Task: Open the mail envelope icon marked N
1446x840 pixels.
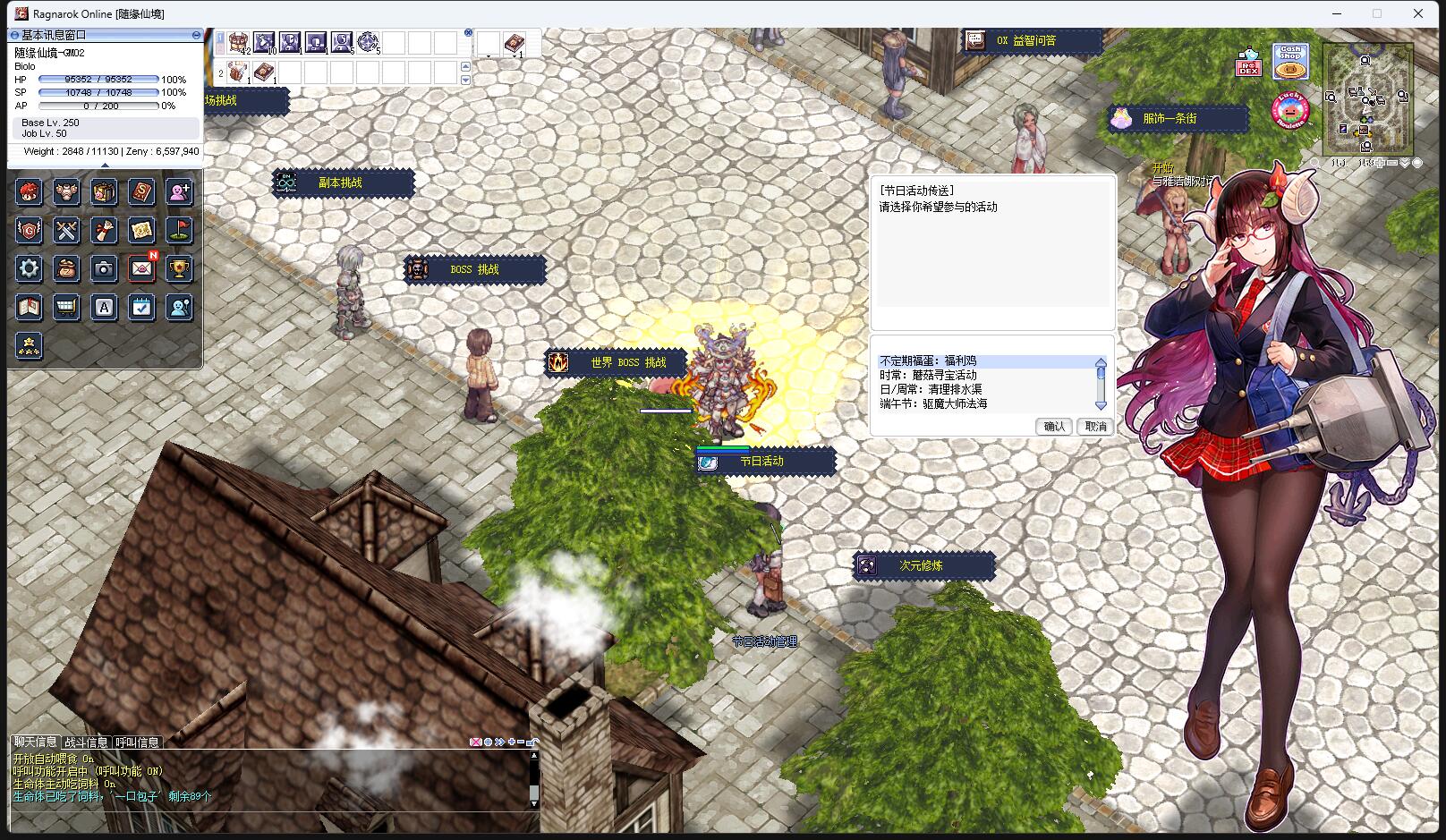Action: click(x=141, y=268)
